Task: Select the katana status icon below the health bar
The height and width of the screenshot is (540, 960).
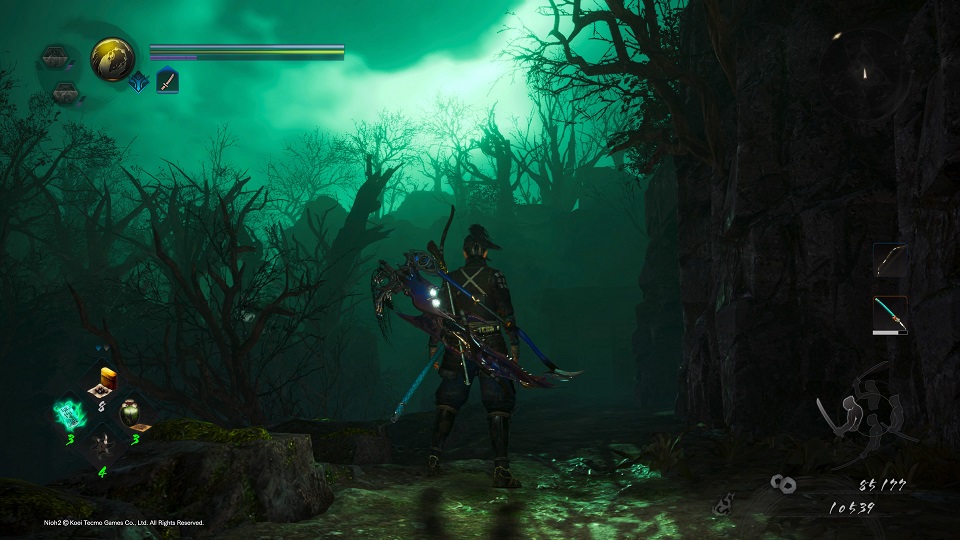Action: 167,80
